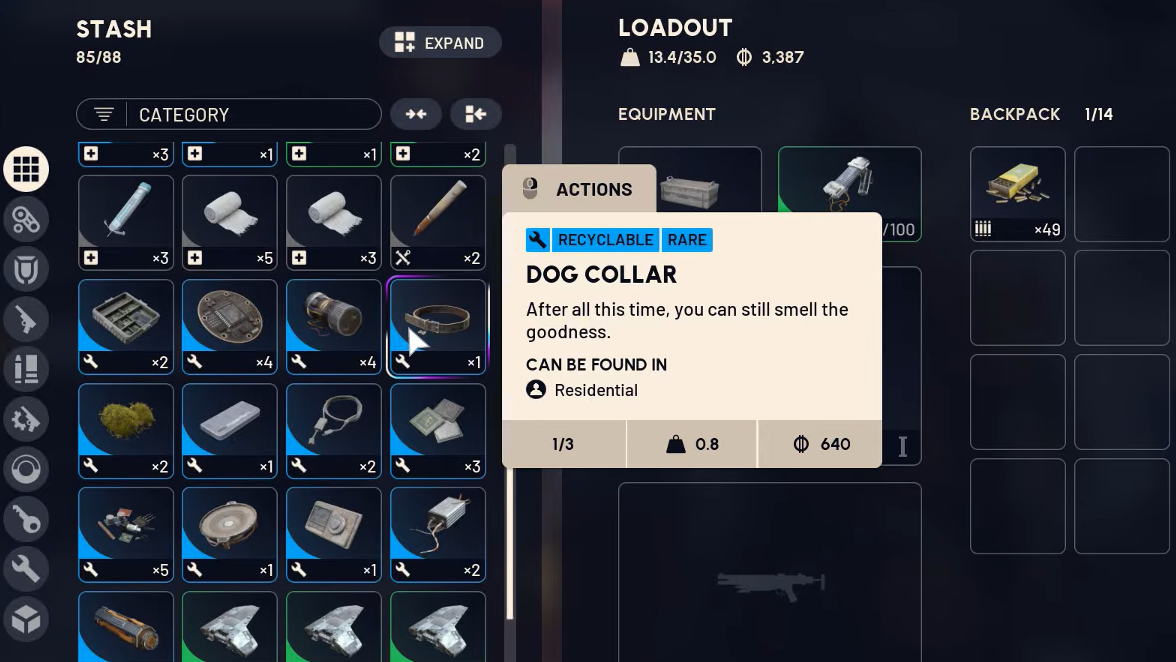Select the ammo box in the backpack
The height and width of the screenshot is (662, 1176).
tap(1018, 194)
